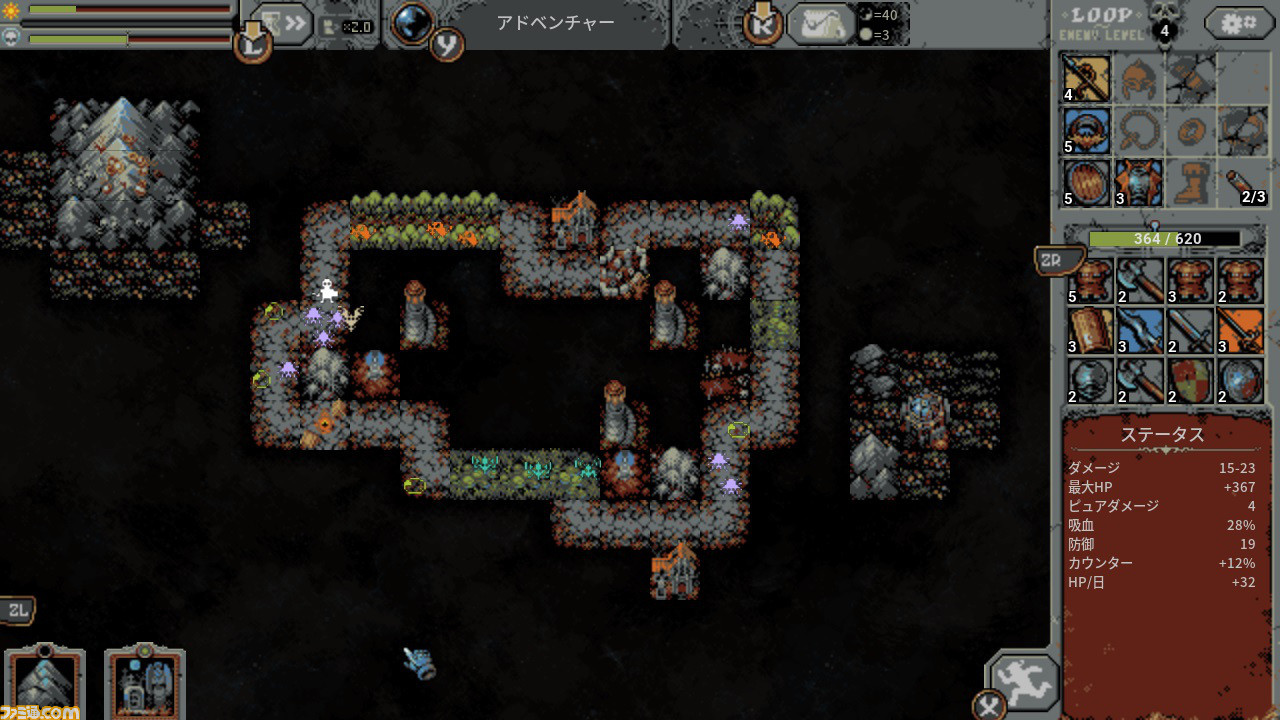Select the blue-background mace in inventory

(x=1140, y=331)
